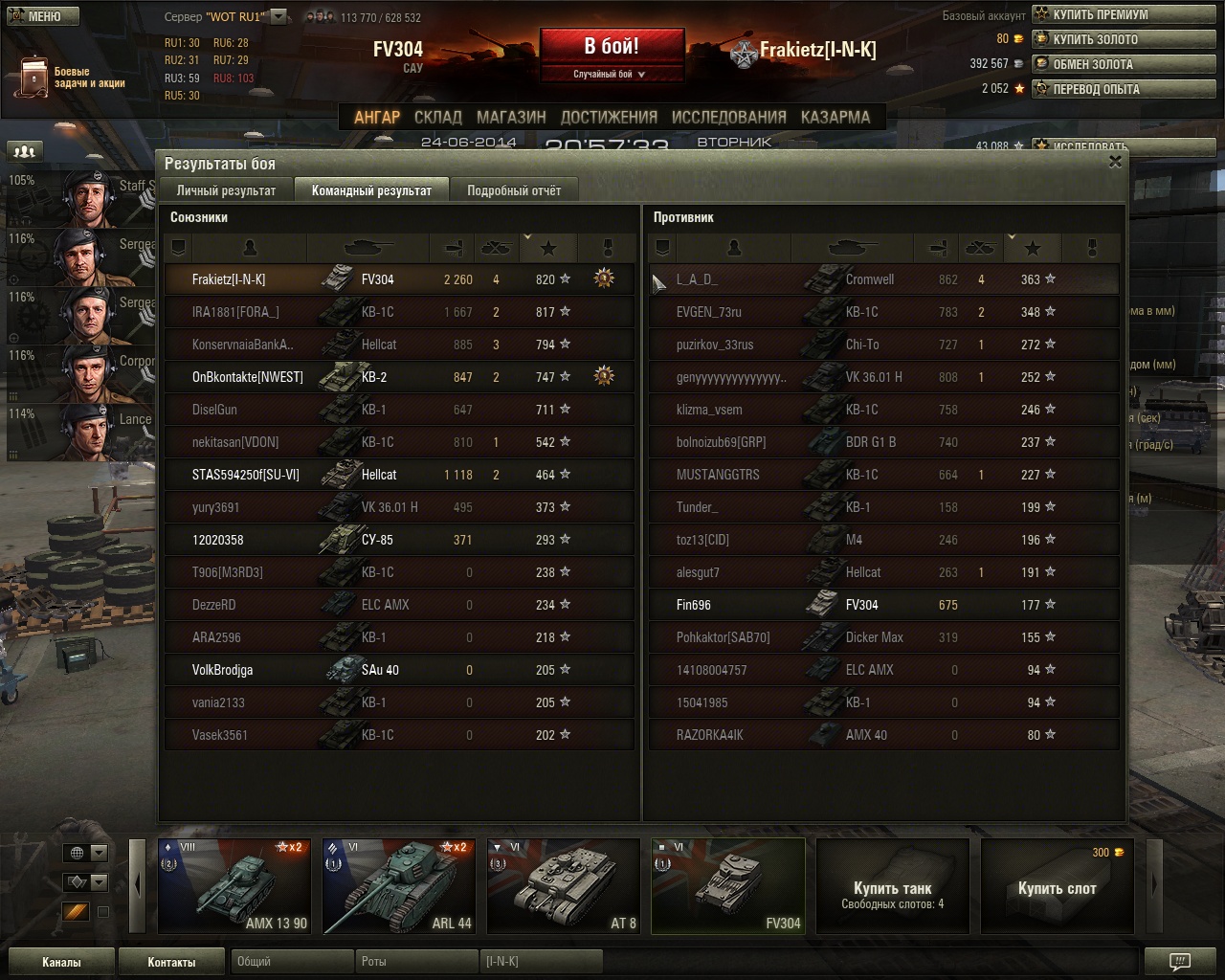Show the ДОСТИЖЕНИЯ page
Screen dimensions: 1225x980
point(609,117)
